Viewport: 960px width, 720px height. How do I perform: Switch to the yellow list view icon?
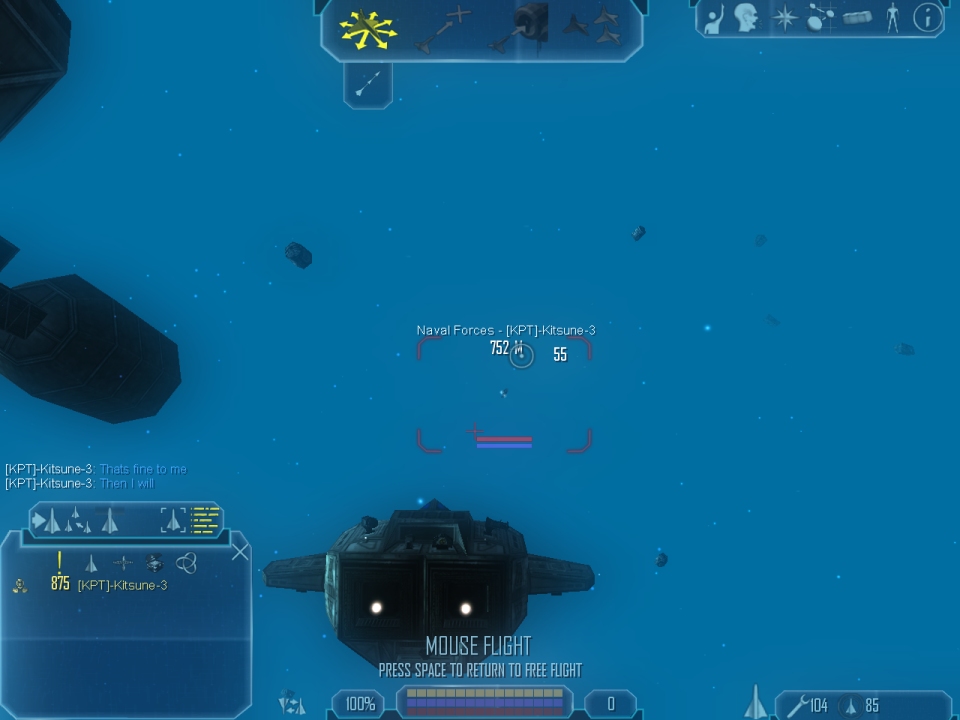[206, 520]
